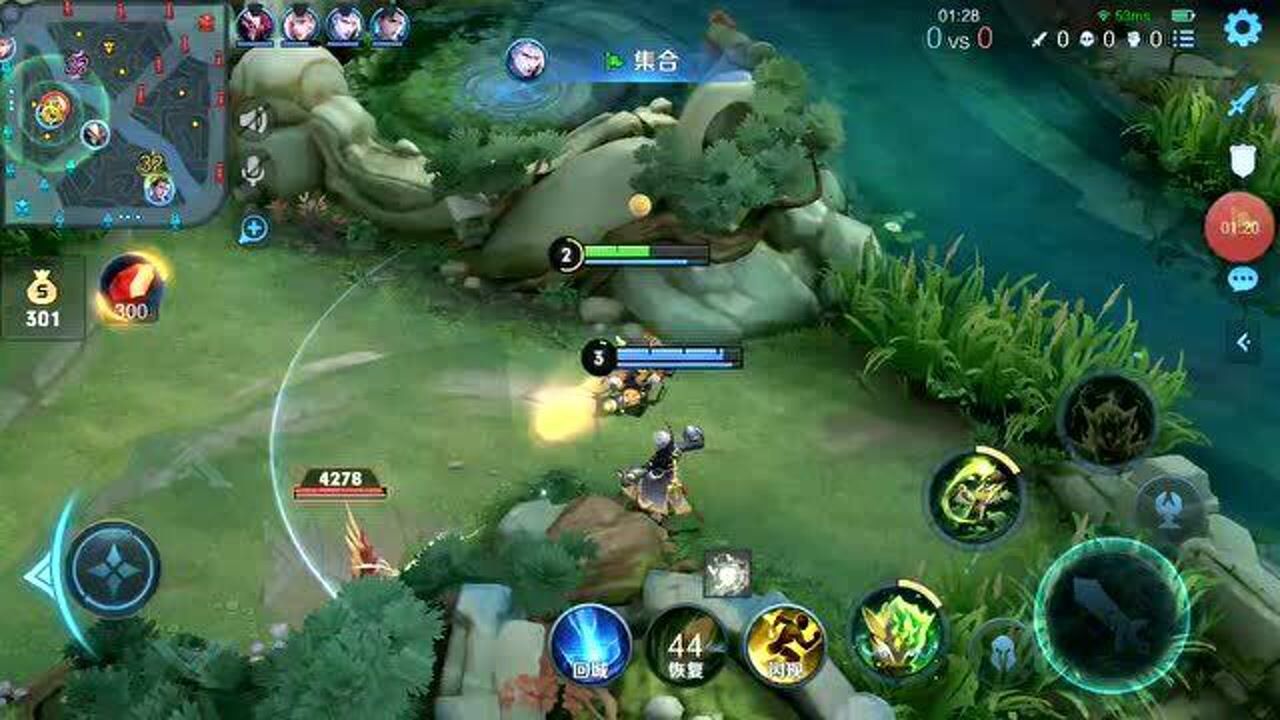Image resolution: width=1280 pixels, height=720 pixels.
Task: Open the gear settings menu
Action: coord(1242,28)
